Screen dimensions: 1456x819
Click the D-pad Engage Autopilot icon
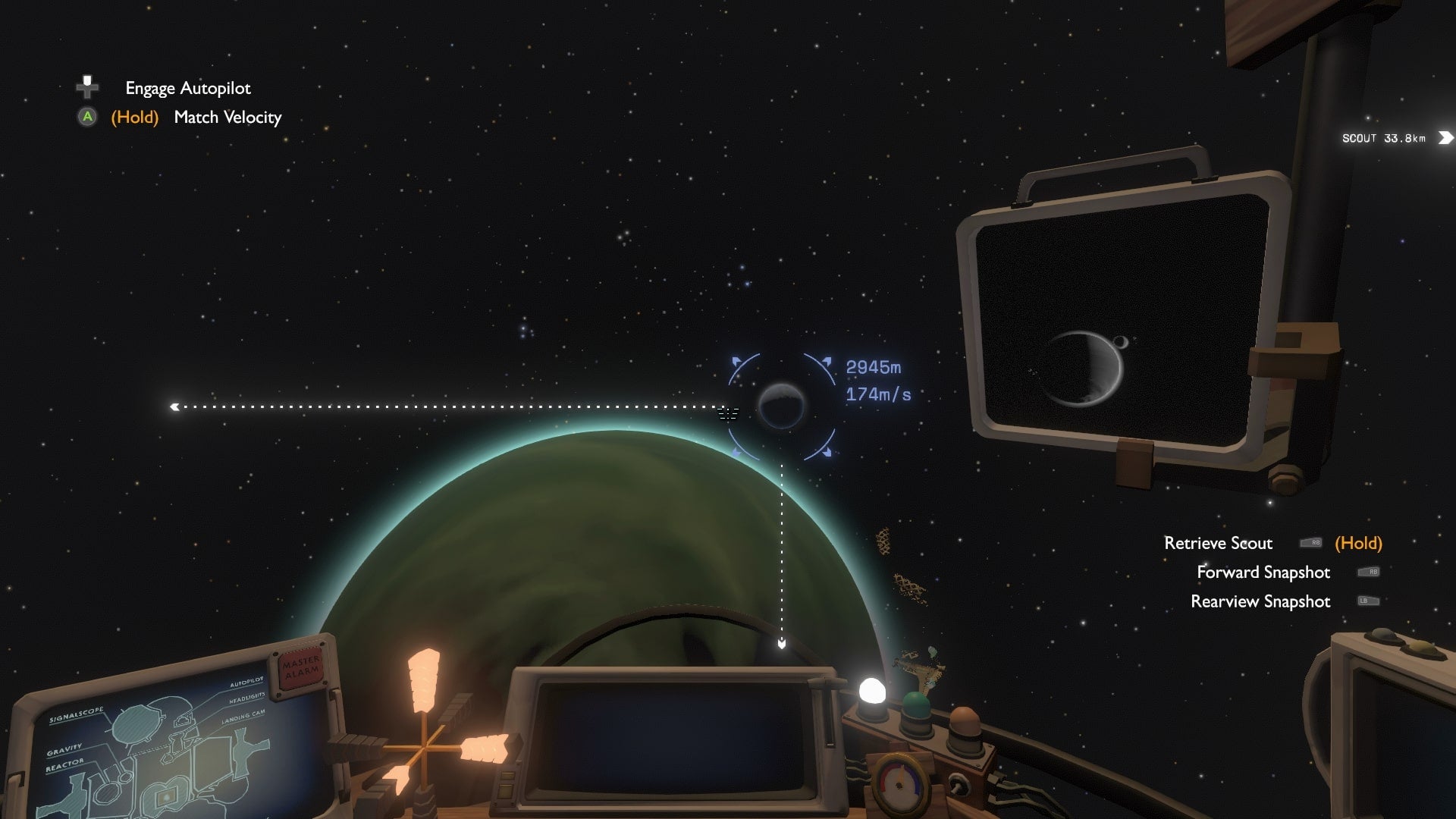86,87
